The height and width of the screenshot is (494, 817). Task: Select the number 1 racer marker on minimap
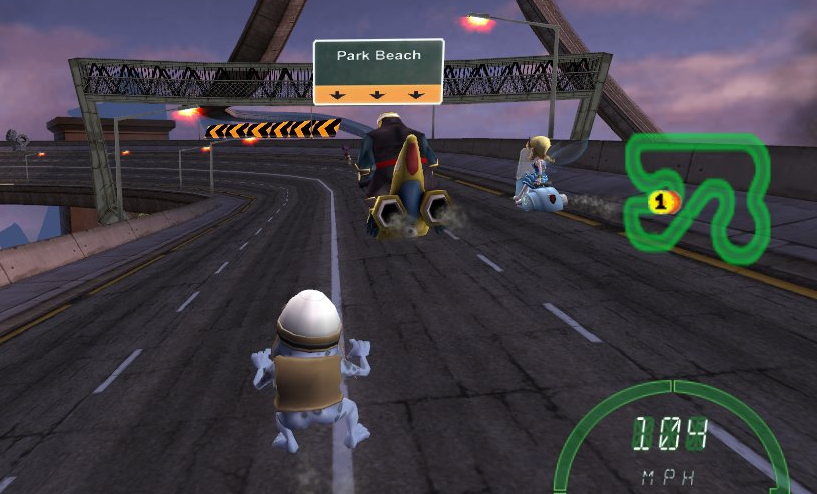coord(658,202)
